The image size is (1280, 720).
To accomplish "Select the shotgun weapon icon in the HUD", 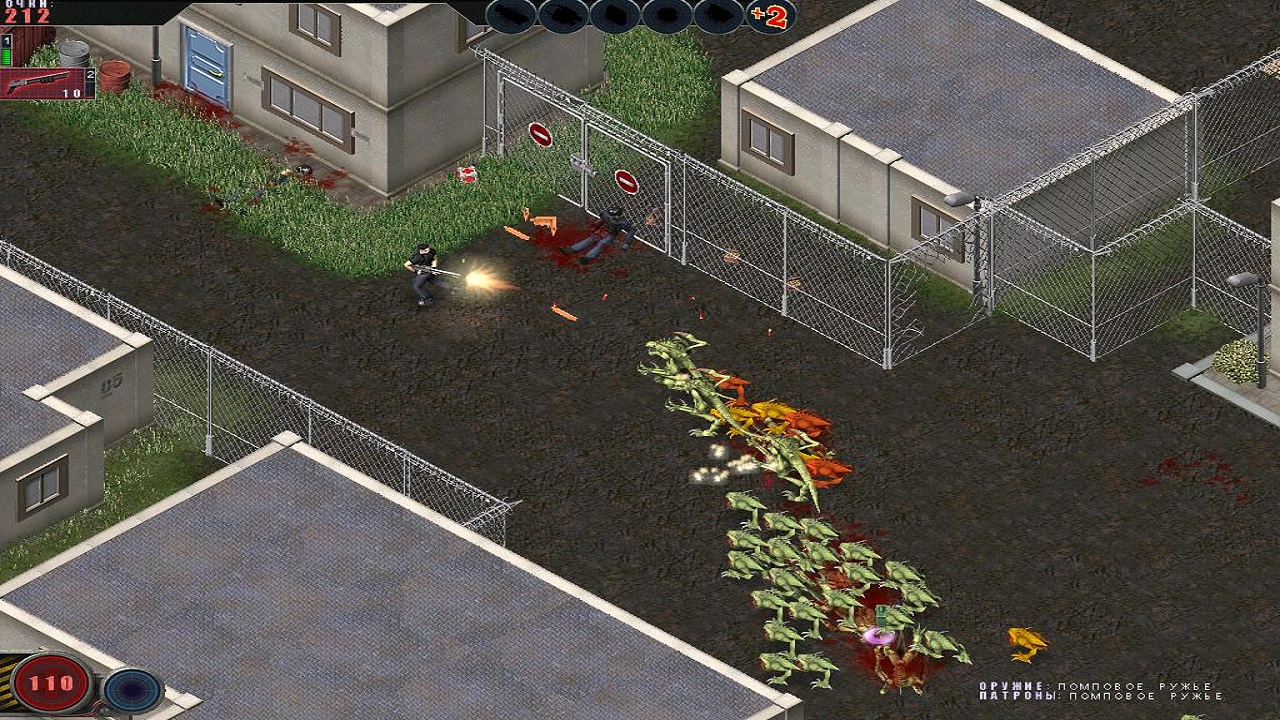I will coord(40,80).
